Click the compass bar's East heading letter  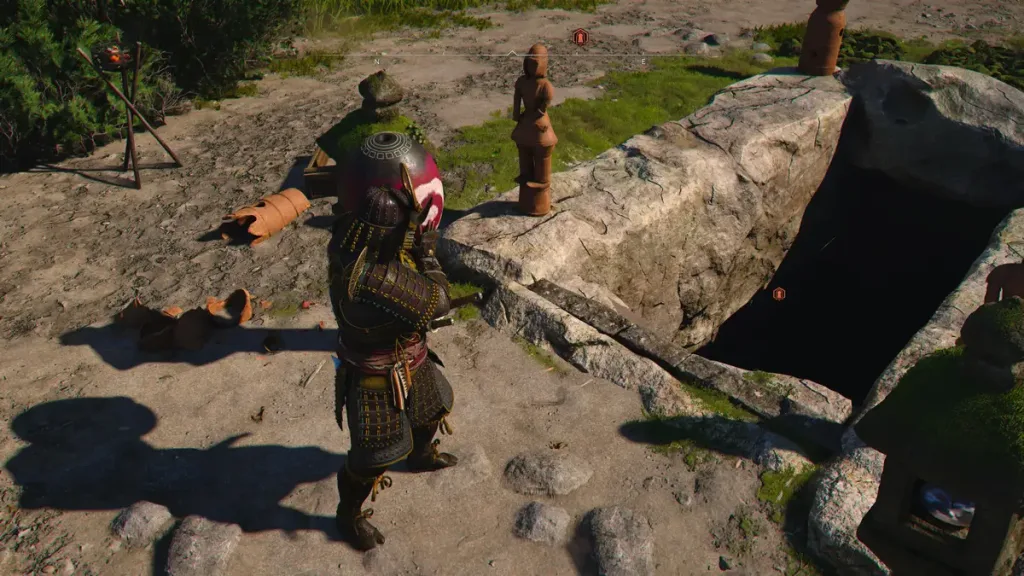pos(643,60)
